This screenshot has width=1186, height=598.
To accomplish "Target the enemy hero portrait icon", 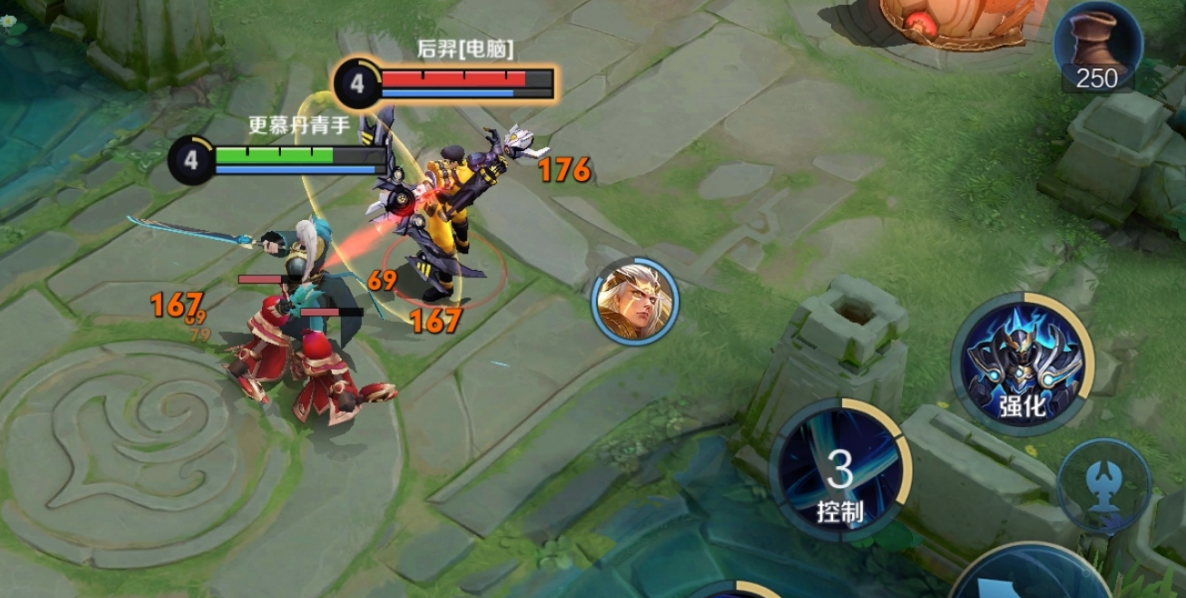I will pyautogui.click(x=635, y=301).
